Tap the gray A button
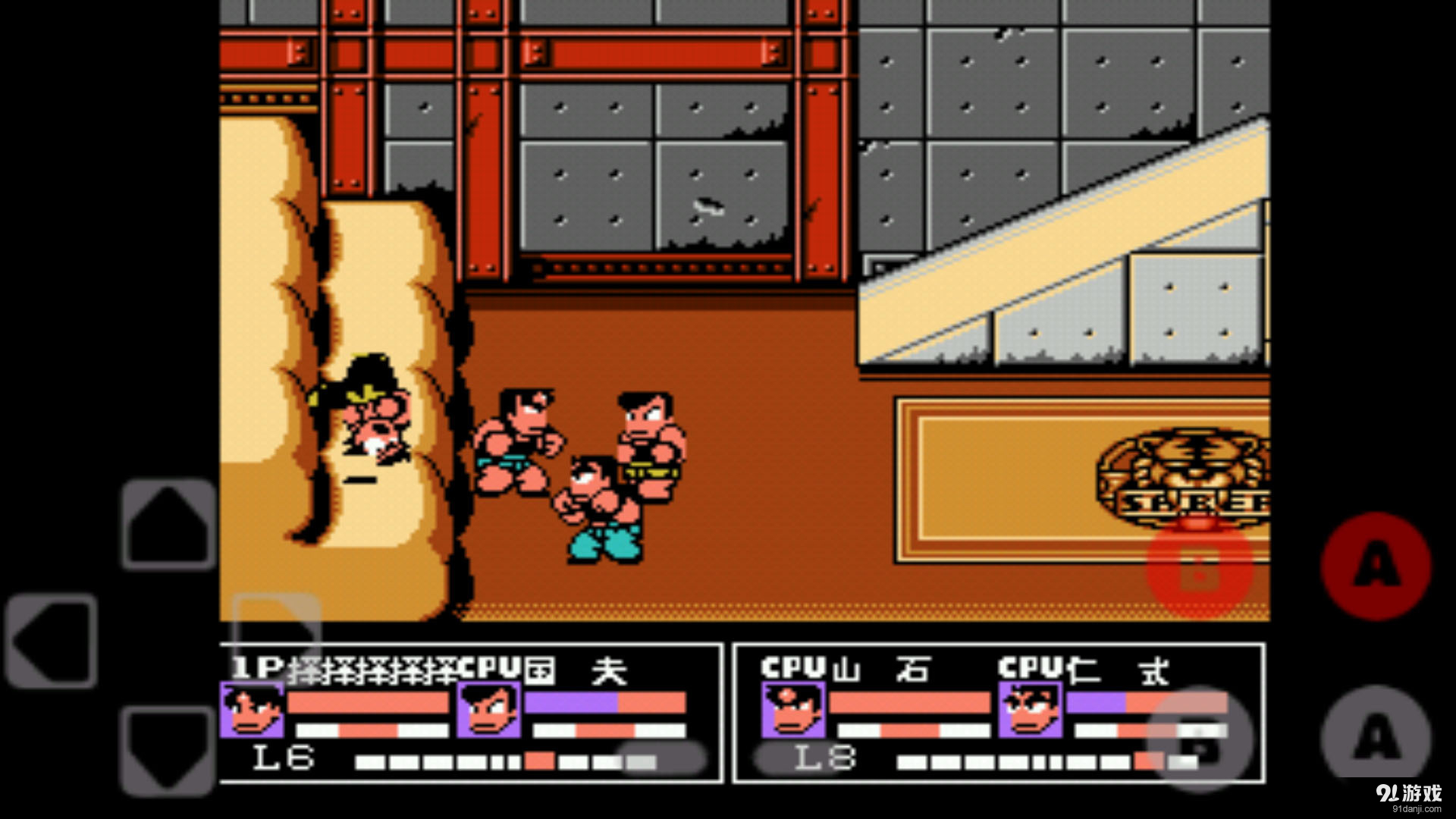 (1376, 737)
